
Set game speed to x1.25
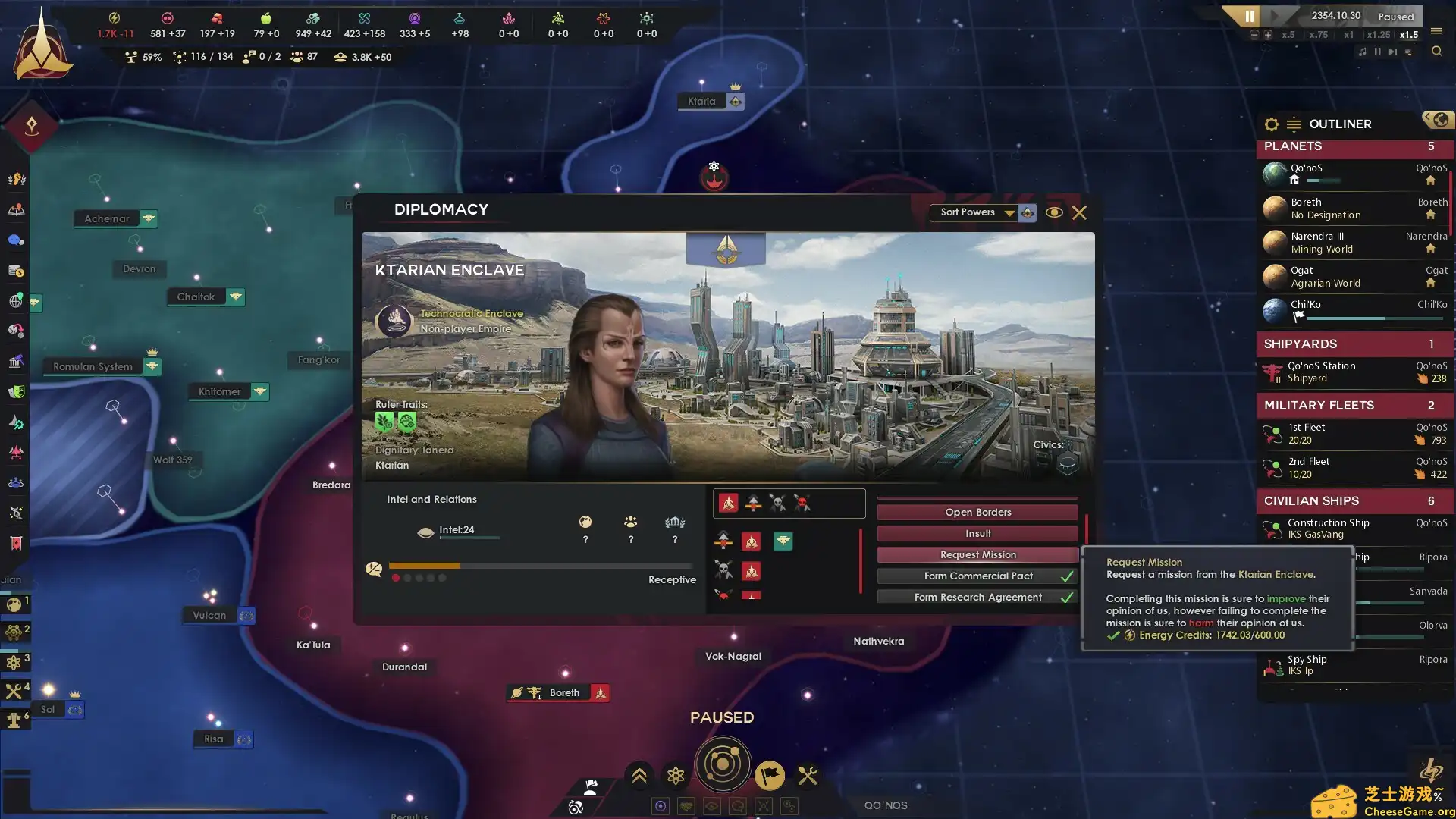1378,35
